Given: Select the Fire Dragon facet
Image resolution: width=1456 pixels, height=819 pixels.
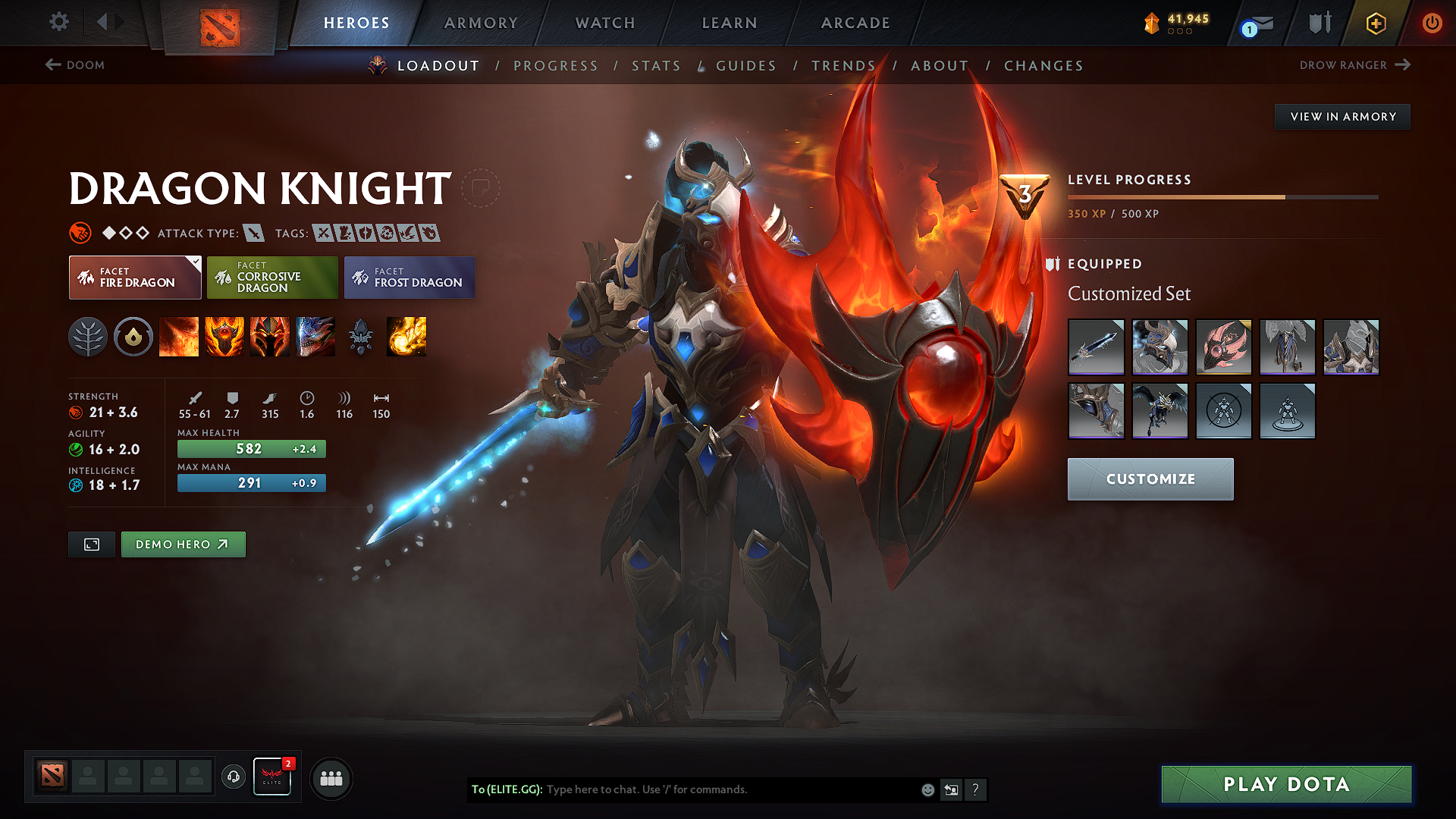Looking at the screenshot, I should 134,277.
